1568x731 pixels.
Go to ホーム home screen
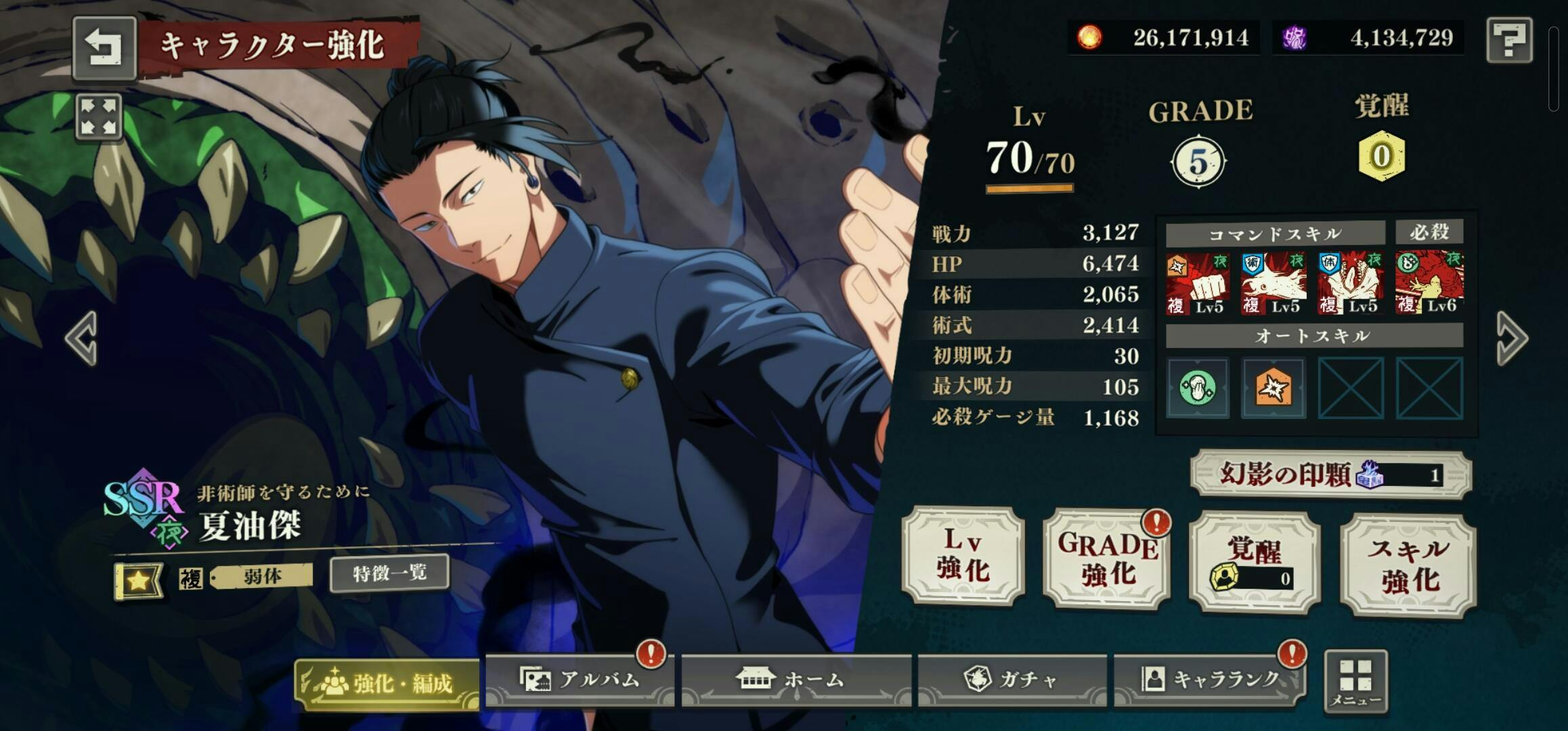pos(796,680)
